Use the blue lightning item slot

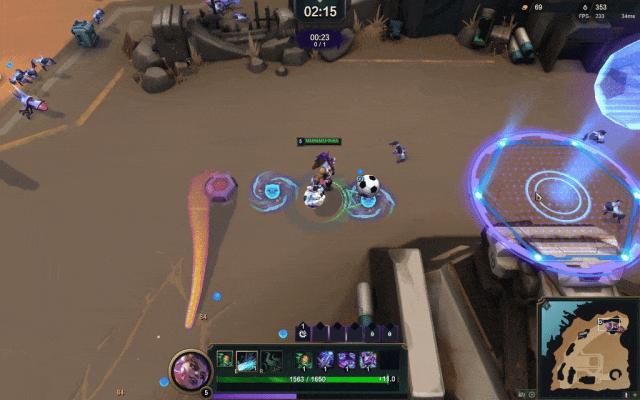pos(326,360)
